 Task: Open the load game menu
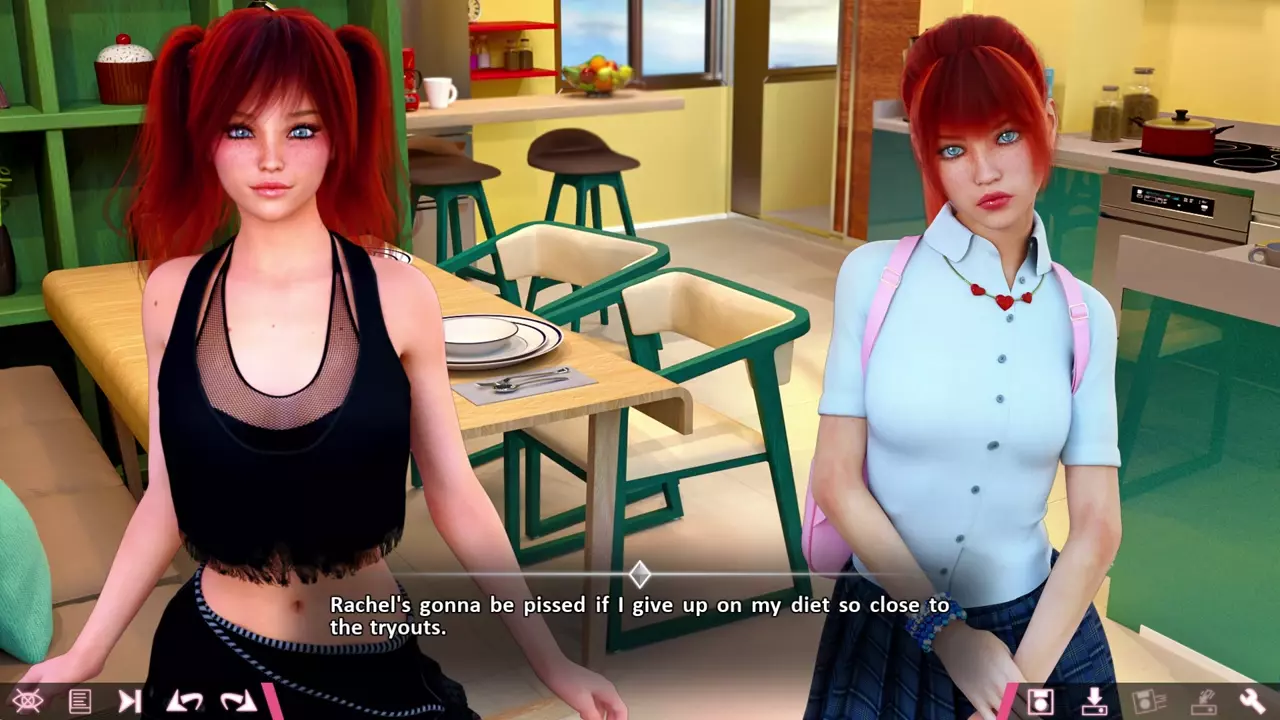(1094, 700)
